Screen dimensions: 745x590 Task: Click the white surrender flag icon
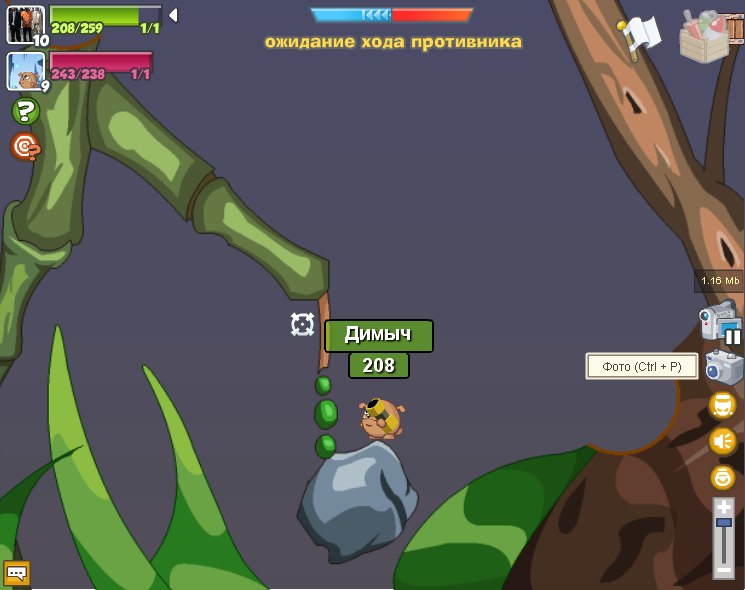[639, 37]
